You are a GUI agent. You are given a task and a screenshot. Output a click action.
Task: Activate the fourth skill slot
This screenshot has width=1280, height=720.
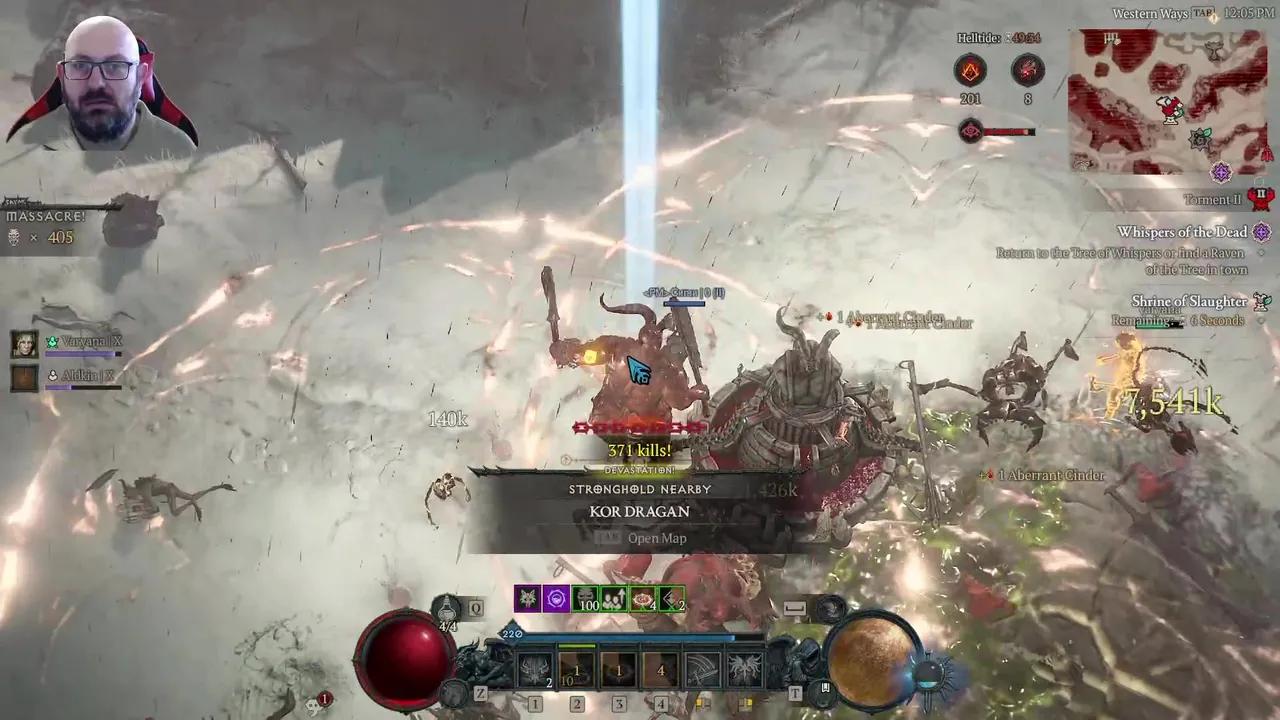point(661,670)
